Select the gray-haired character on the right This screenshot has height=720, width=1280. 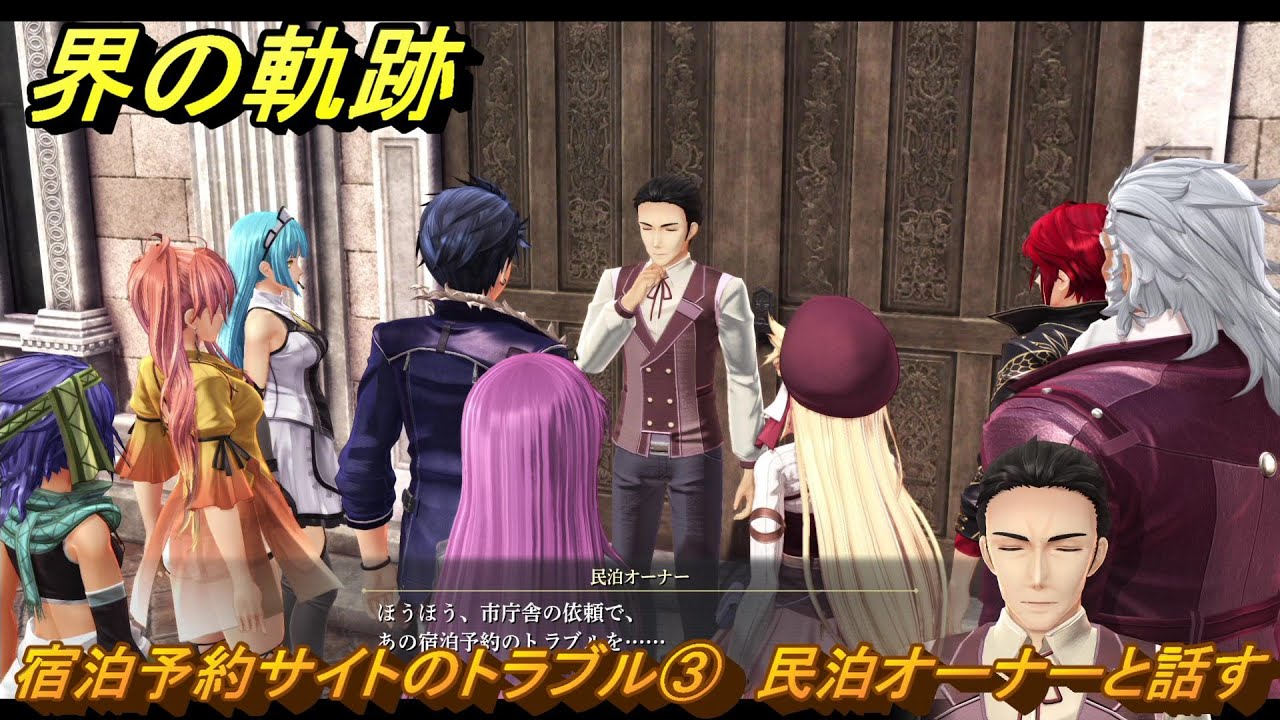(x=1180, y=280)
